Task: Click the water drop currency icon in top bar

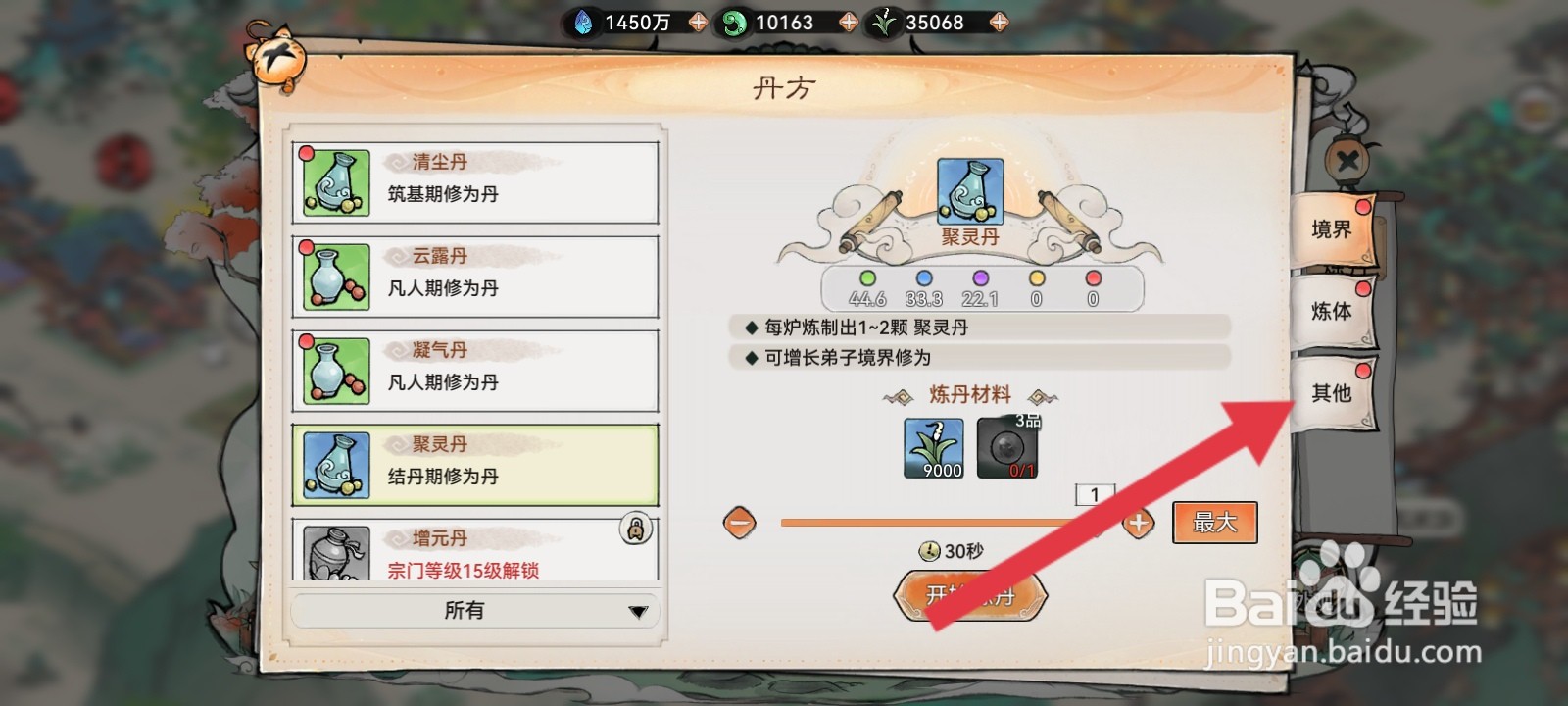Action: (582, 22)
